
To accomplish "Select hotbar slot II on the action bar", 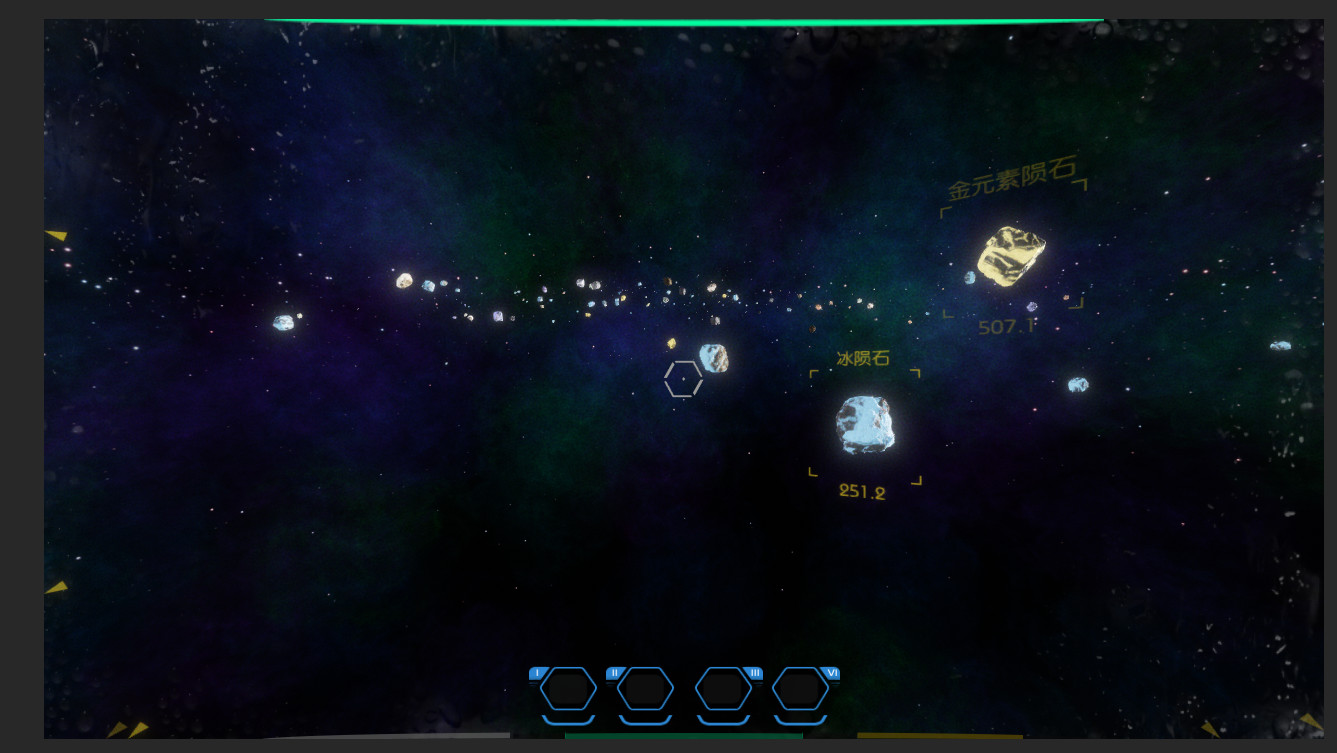I will pyautogui.click(x=644, y=689).
